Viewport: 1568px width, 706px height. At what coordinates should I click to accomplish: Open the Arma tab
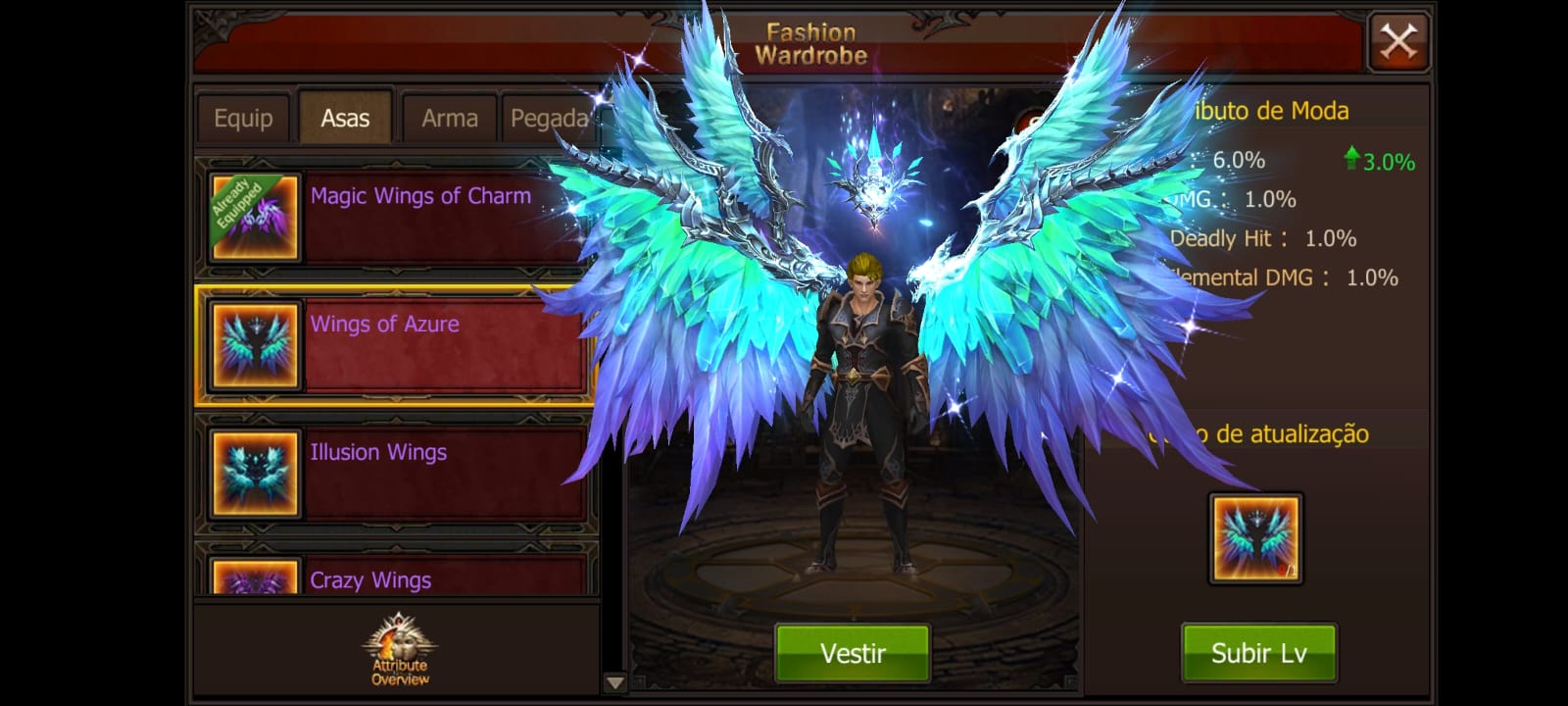click(449, 119)
